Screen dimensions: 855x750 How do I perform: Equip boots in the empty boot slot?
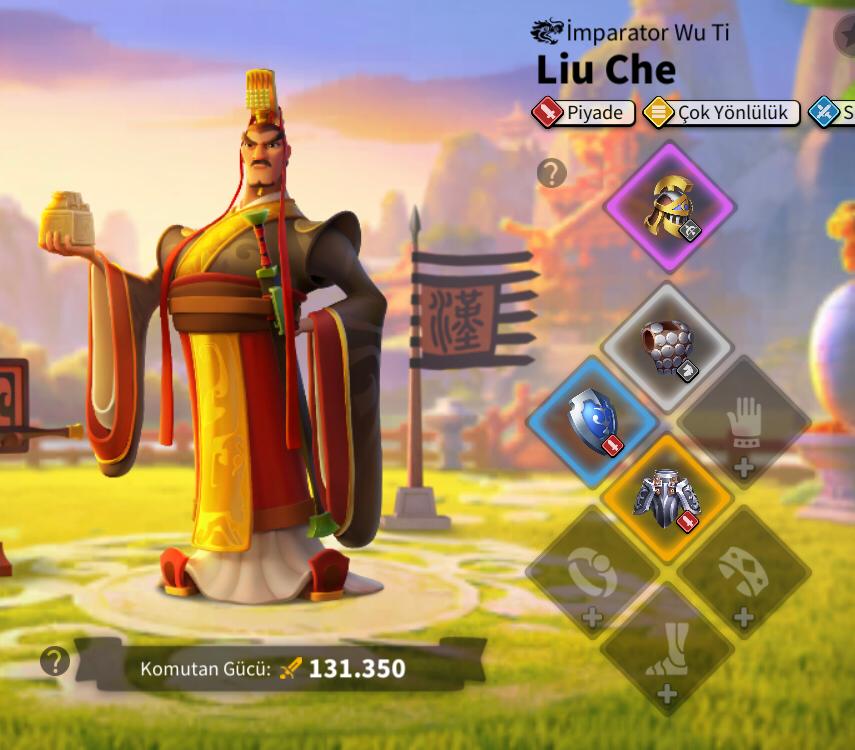pos(667,650)
